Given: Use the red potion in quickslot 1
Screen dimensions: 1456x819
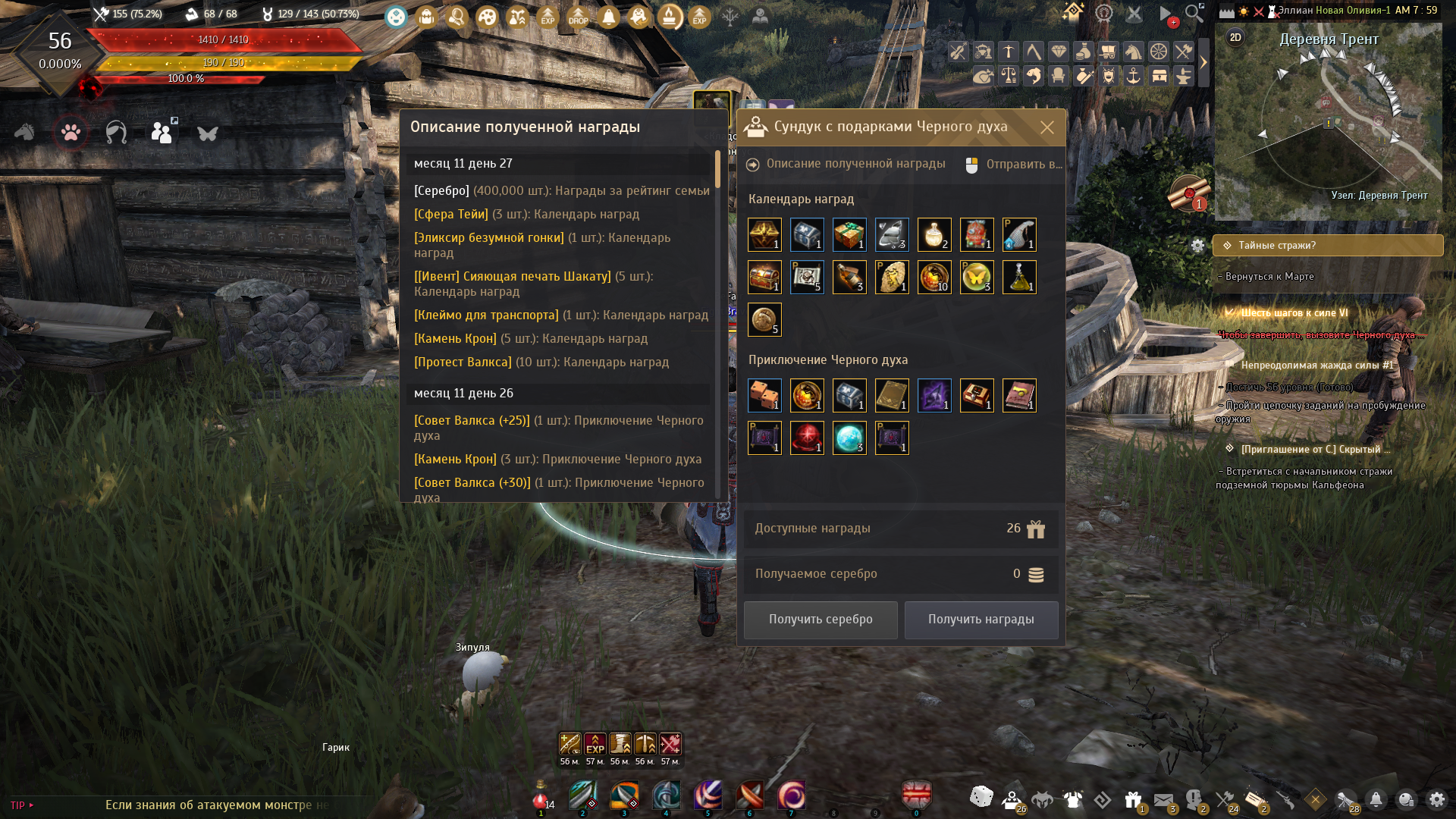Looking at the screenshot, I should (x=540, y=798).
